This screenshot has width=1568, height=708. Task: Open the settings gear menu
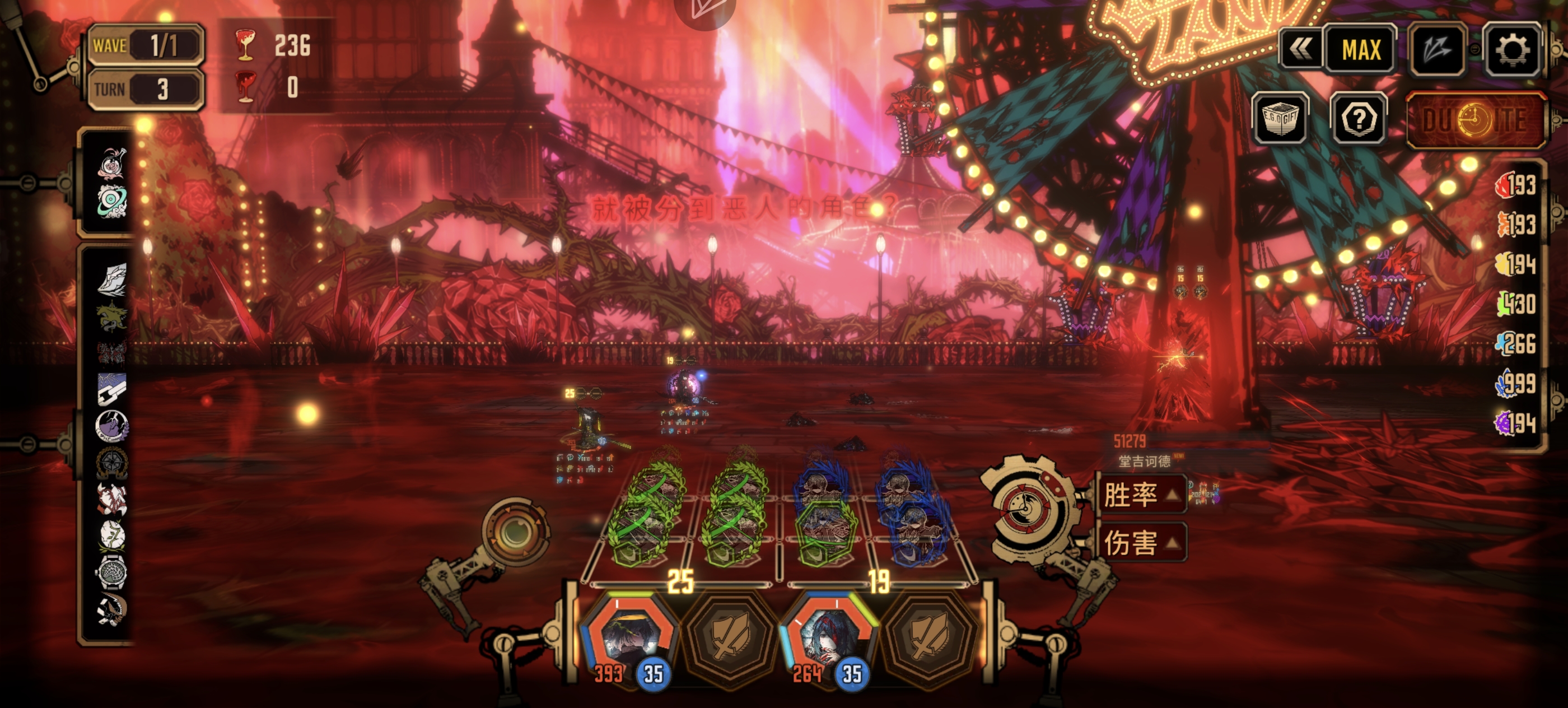[x=1512, y=50]
